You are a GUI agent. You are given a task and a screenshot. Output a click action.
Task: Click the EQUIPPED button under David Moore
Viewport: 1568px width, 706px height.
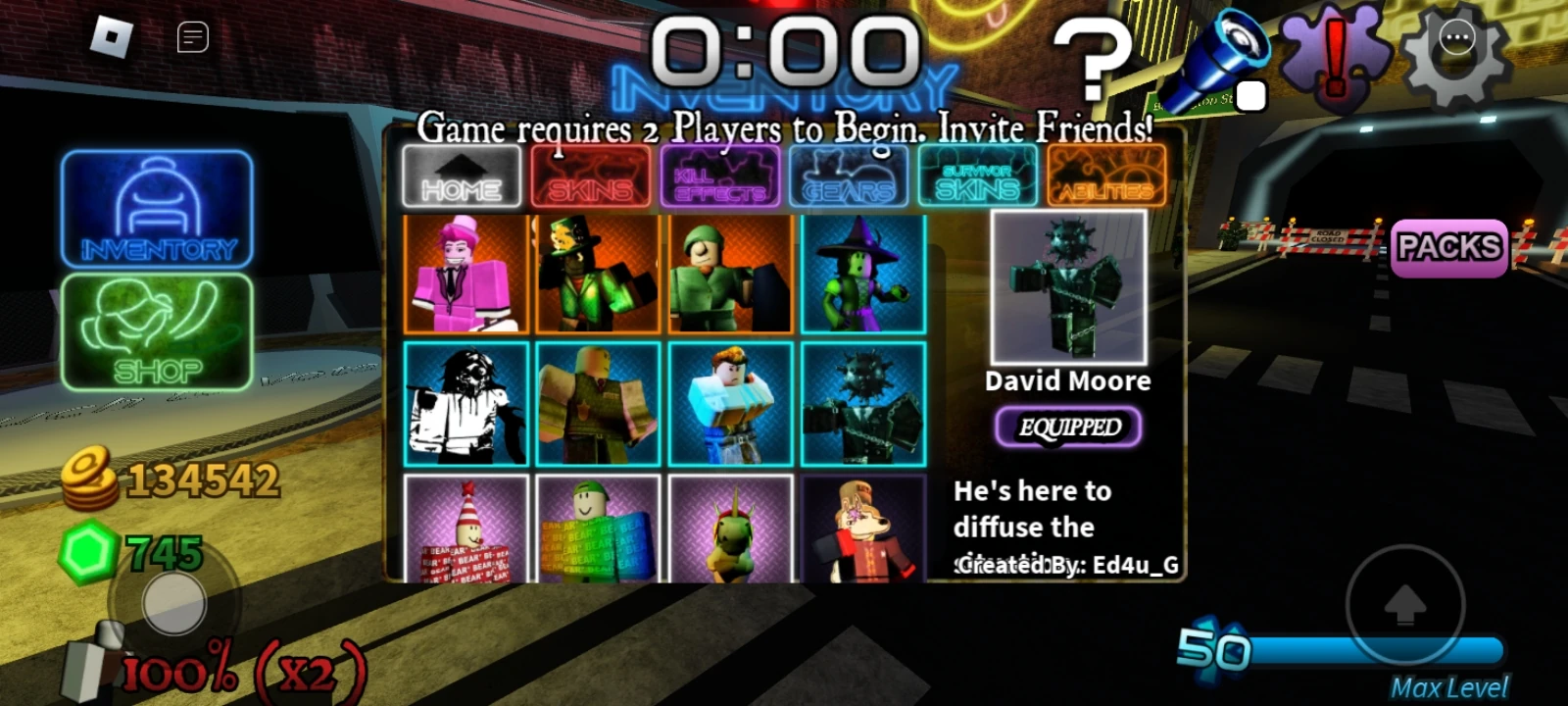pyautogui.click(x=1067, y=428)
